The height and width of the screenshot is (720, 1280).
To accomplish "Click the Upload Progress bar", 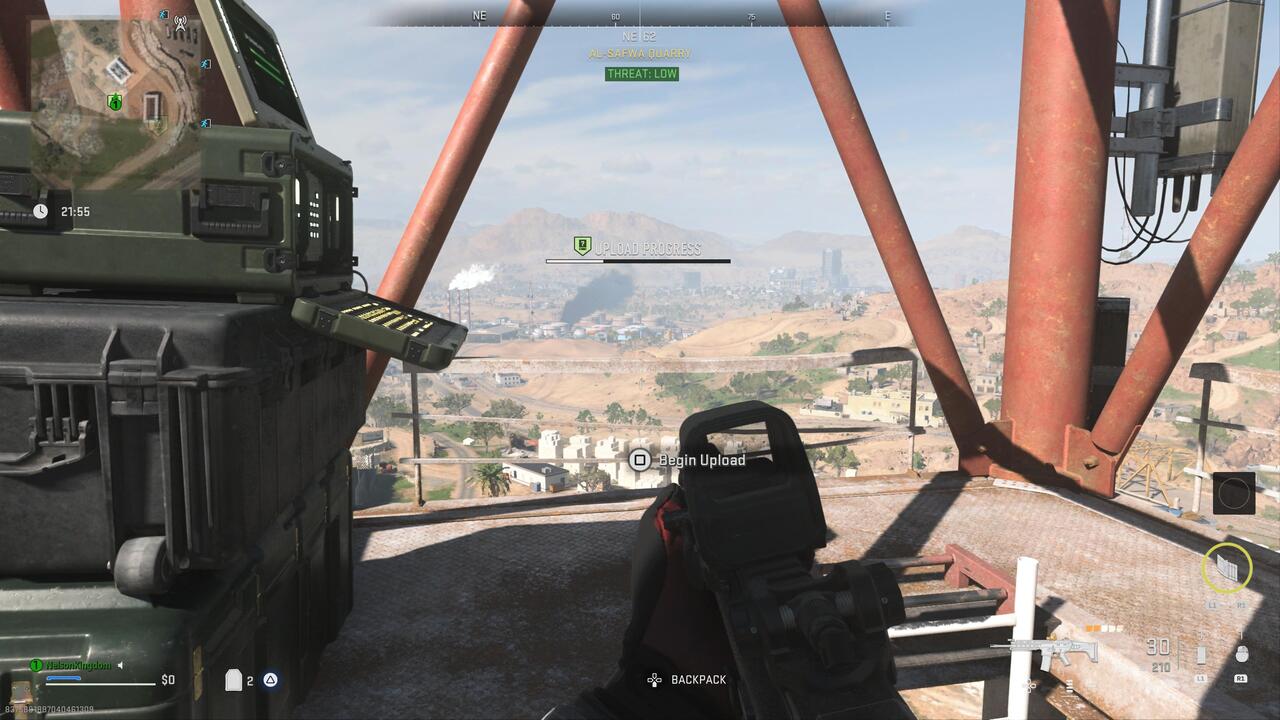I will point(637,259).
